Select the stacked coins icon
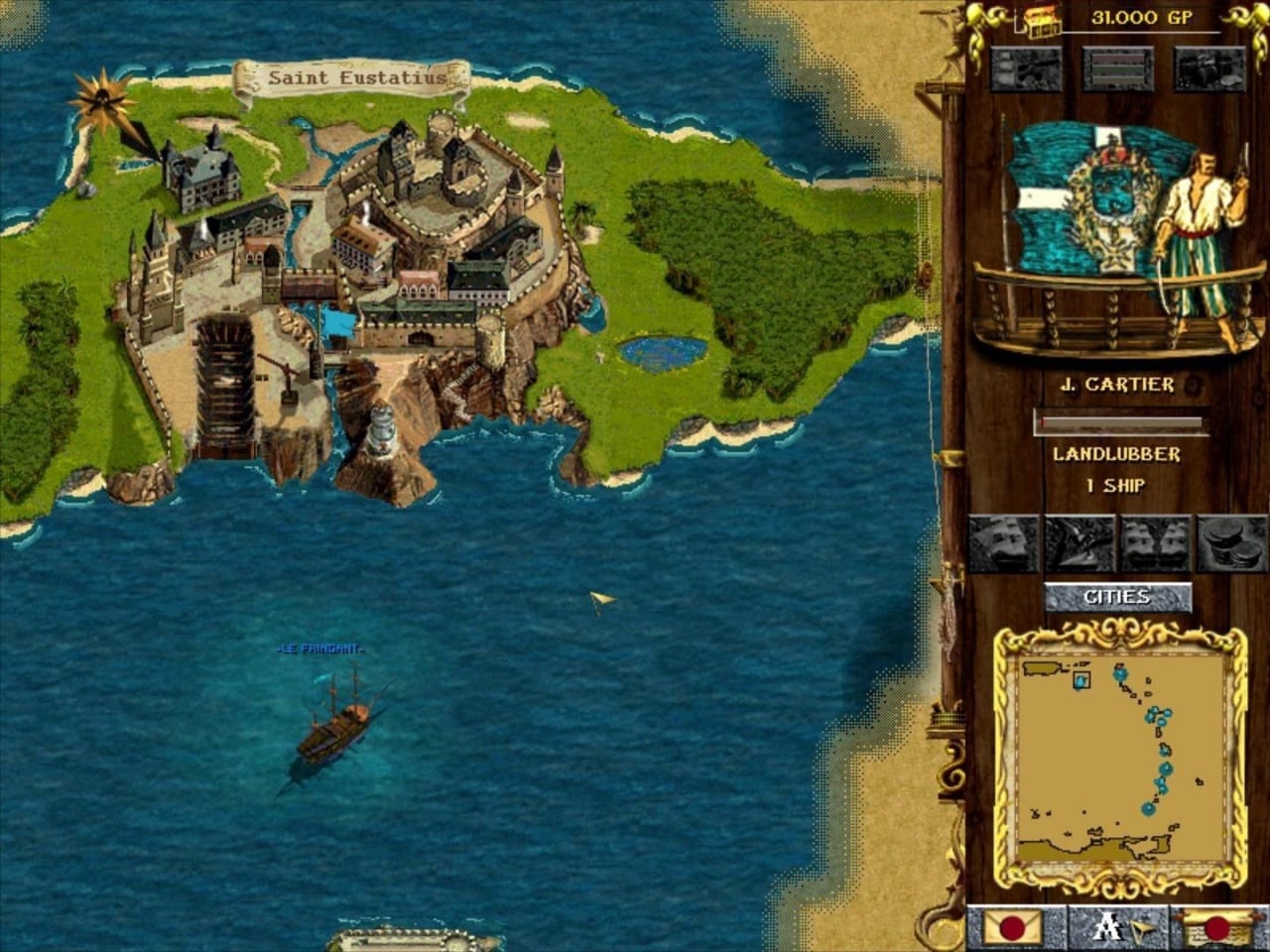The image size is (1270, 952). (1231, 543)
